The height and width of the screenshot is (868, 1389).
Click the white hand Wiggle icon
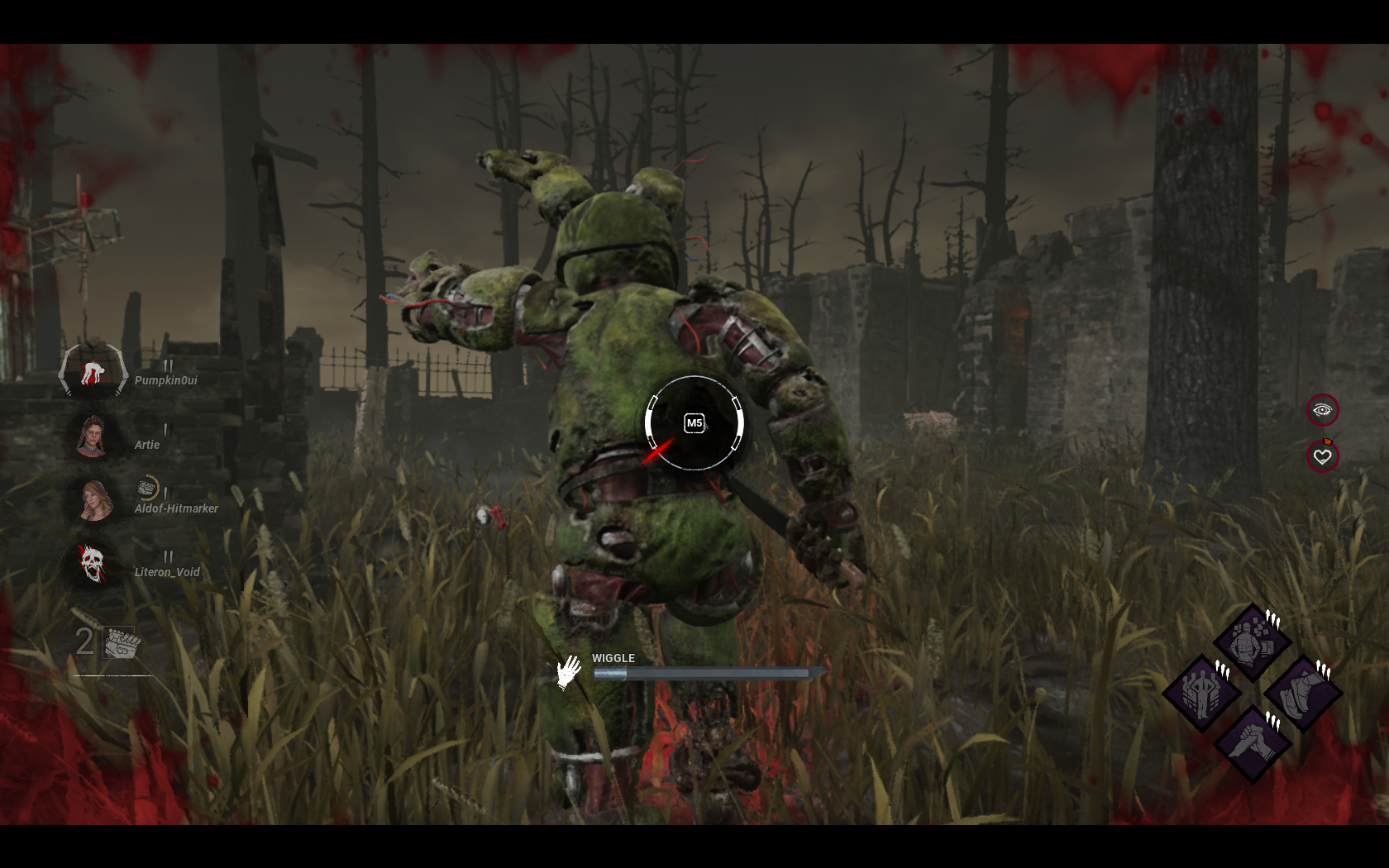coord(568,672)
